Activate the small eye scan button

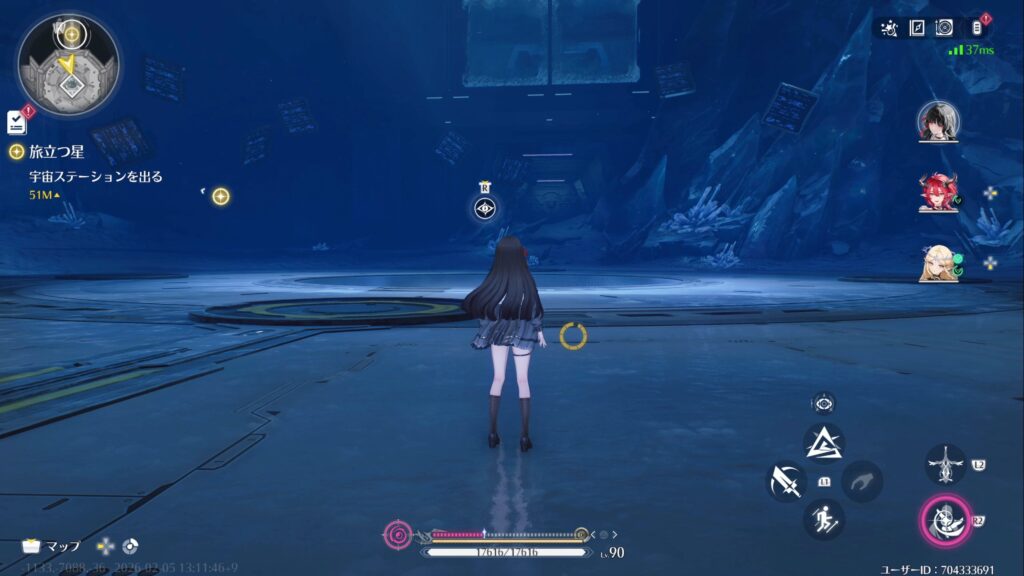(824, 404)
